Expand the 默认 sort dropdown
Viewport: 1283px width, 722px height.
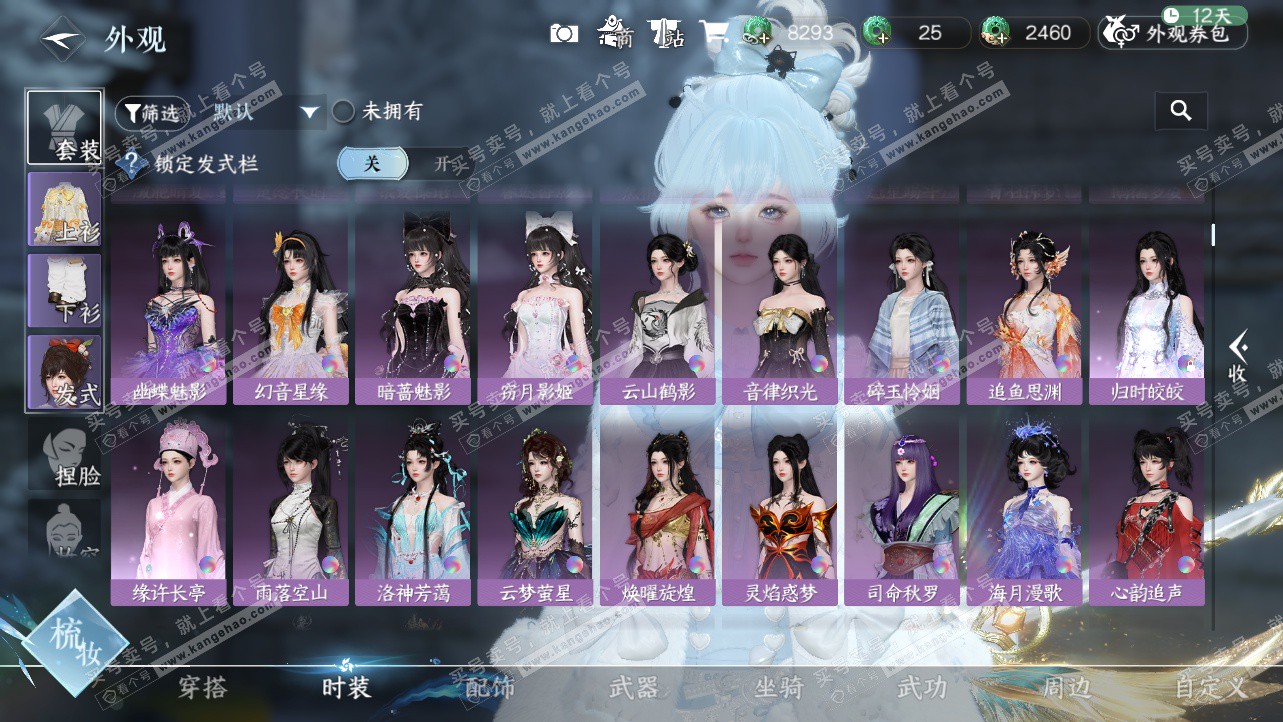click(x=310, y=112)
